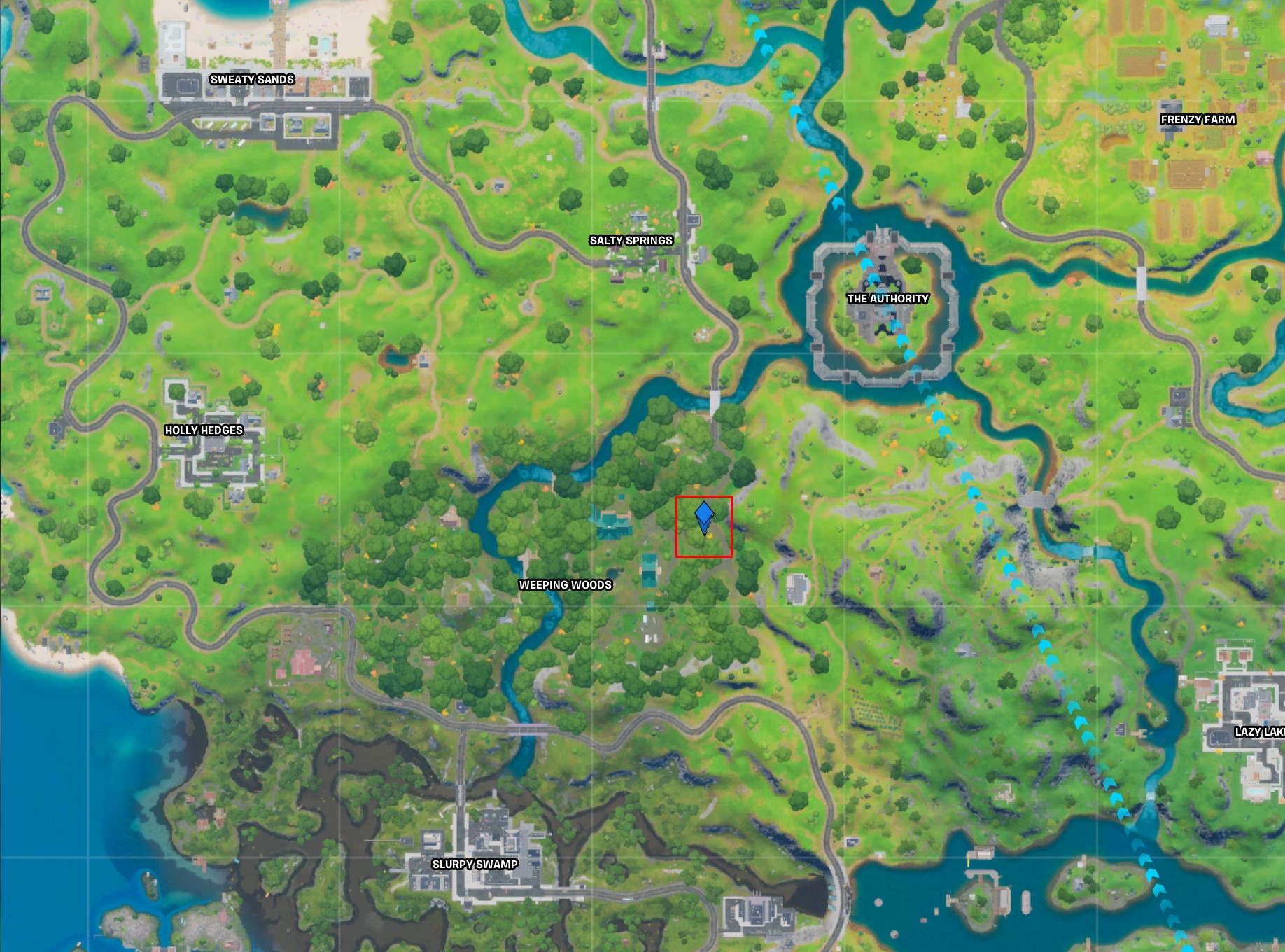Click the FRENZY FARM location label
1285x952 pixels.
point(1198,120)
